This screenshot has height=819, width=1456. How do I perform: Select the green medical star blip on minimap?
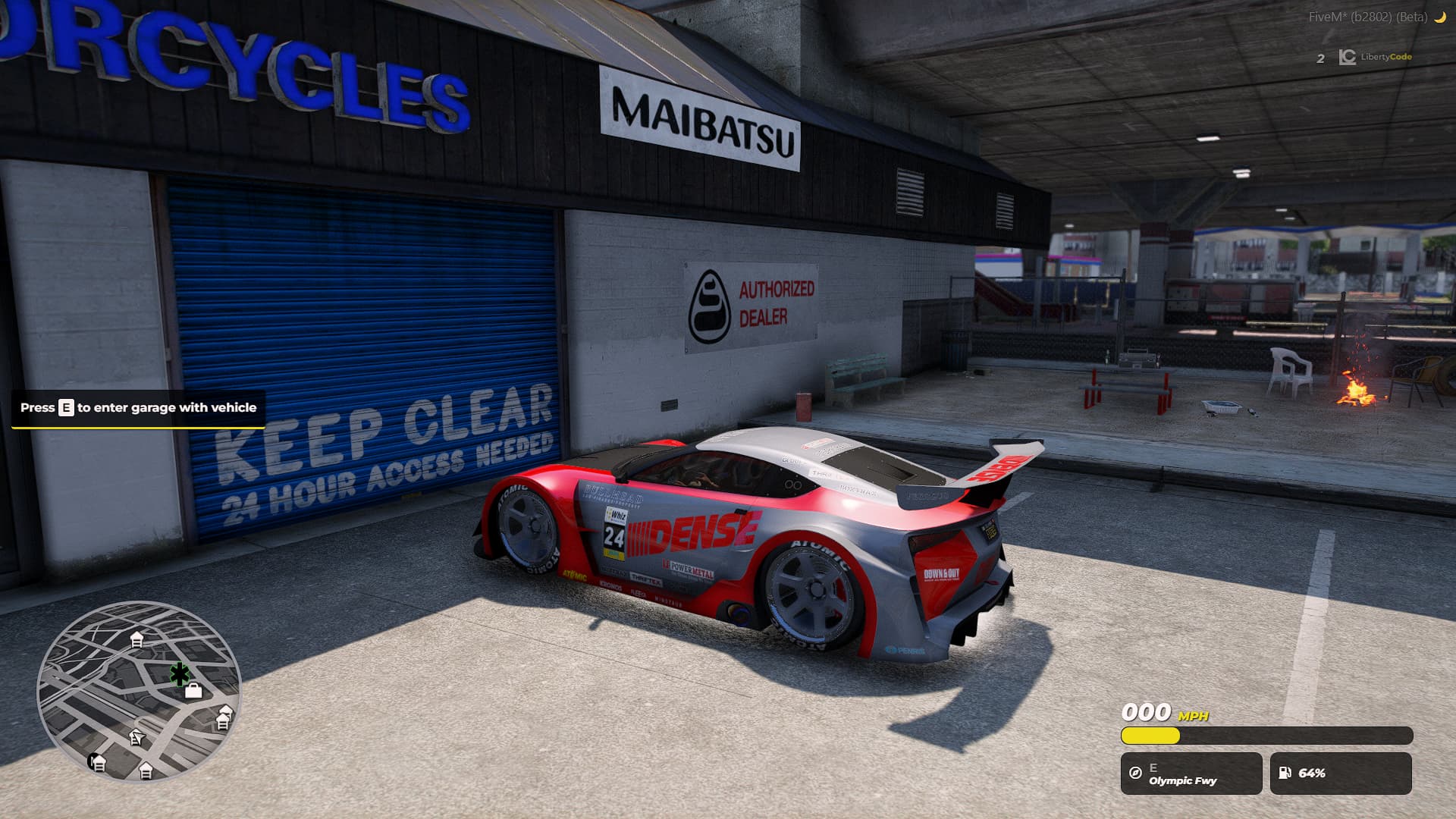[x=180, y=674]
